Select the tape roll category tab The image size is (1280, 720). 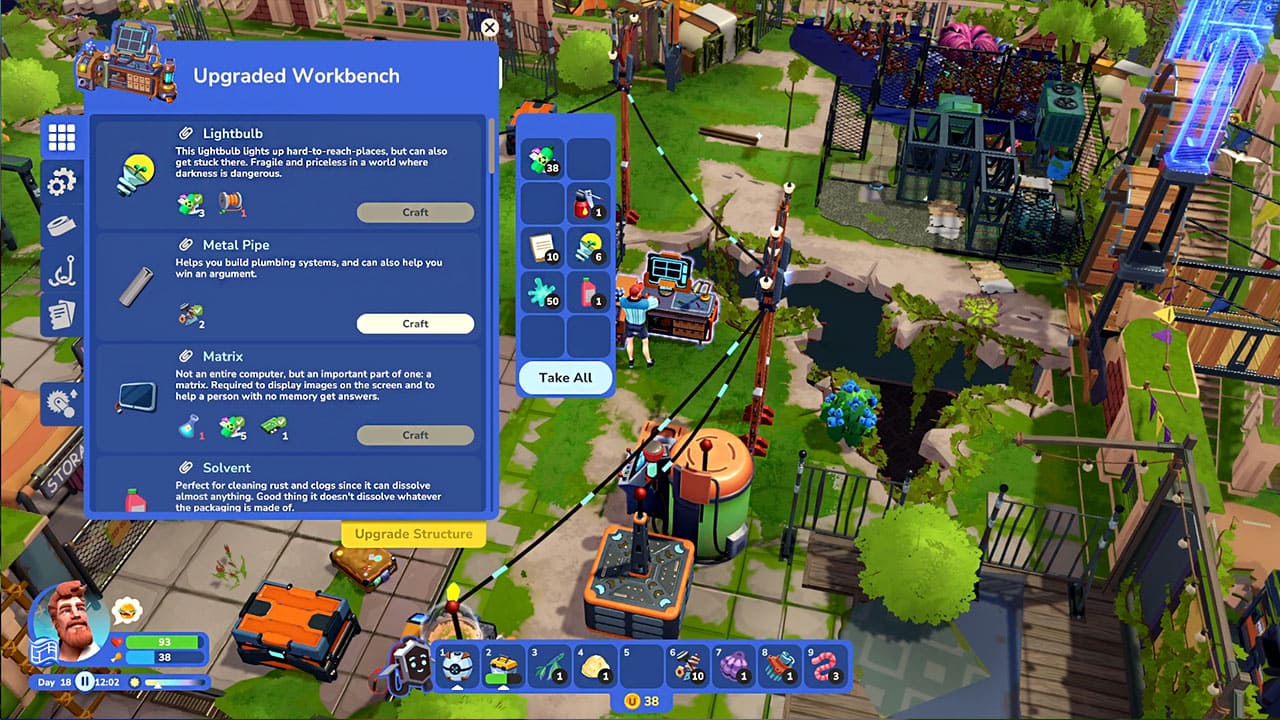click(62, 226)
